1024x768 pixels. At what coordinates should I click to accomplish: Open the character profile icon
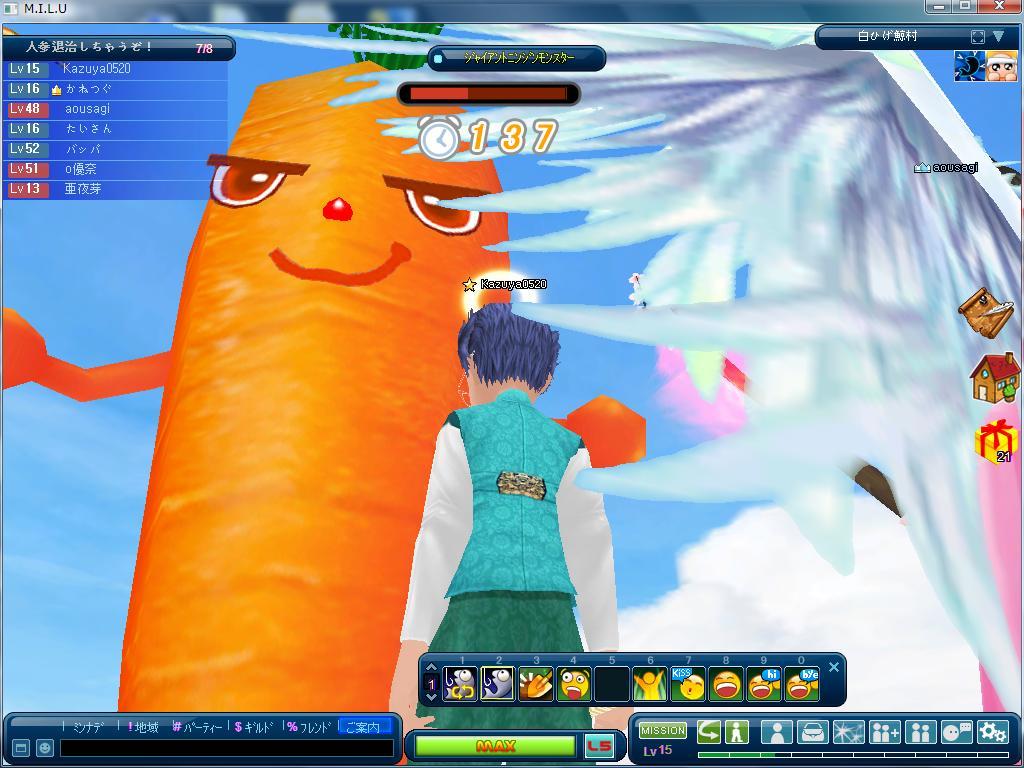[x=776, y=732]
